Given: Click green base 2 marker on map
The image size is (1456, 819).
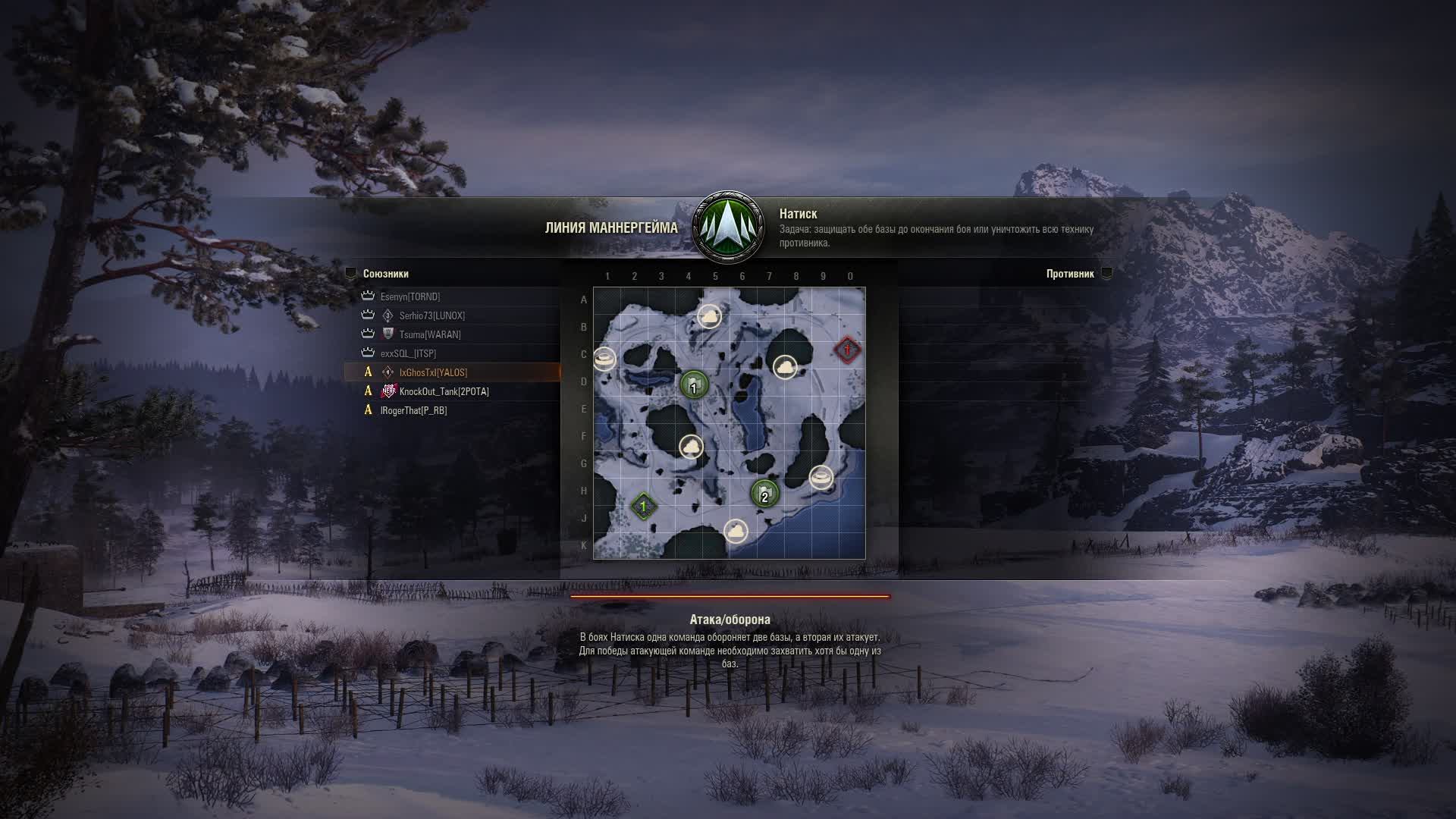Looking at the screenshot, I should [x=764, y=494].
